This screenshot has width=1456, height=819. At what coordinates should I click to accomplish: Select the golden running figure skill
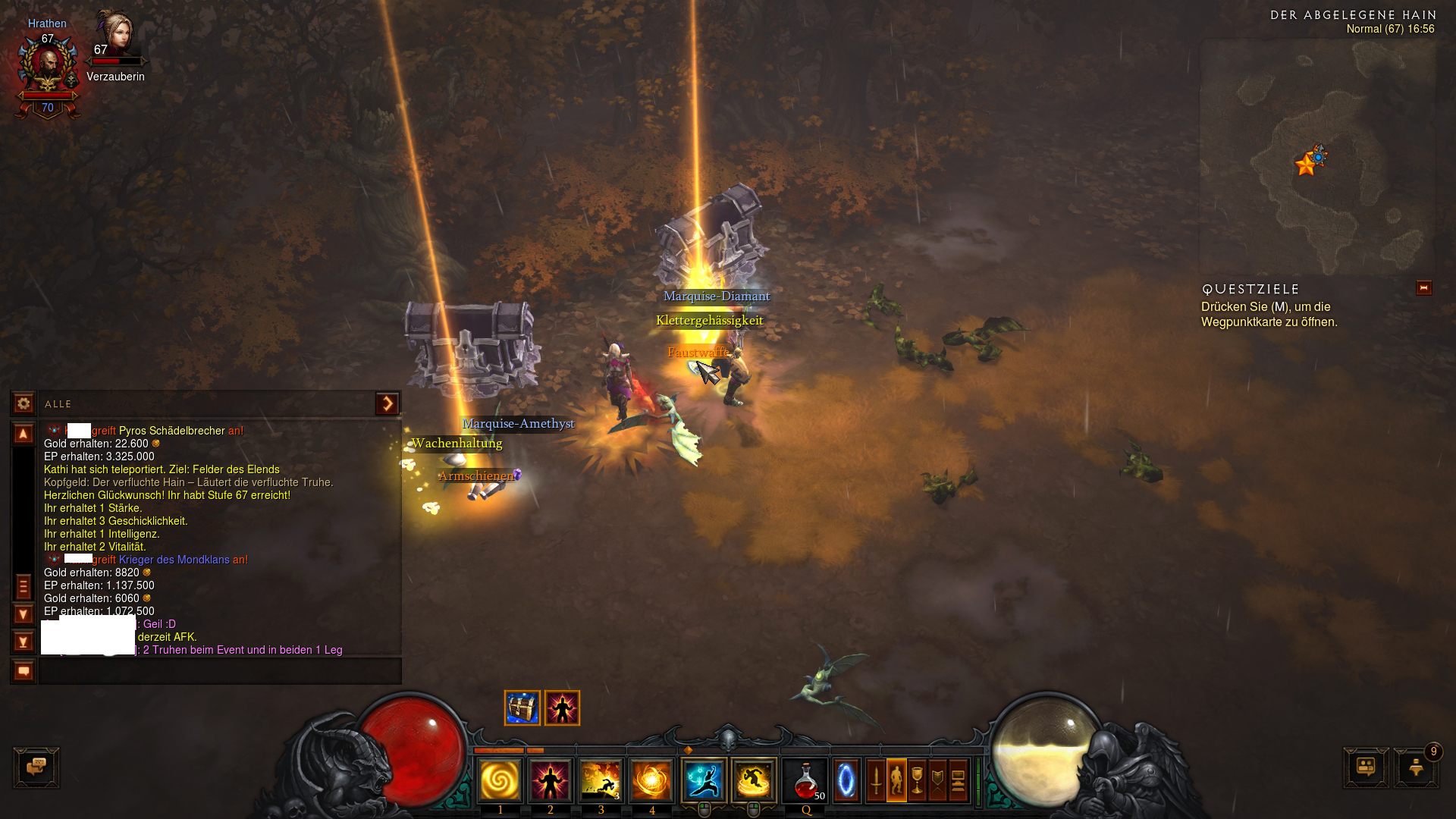tap(754, 780)
